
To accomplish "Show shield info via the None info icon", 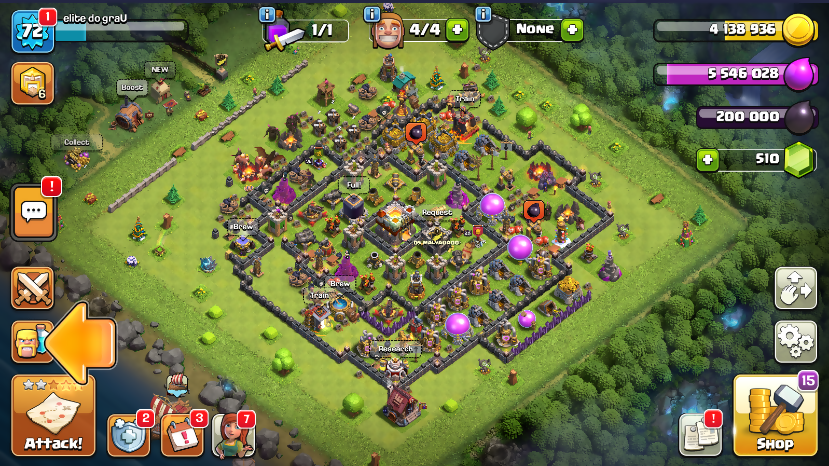I will 484,14.
